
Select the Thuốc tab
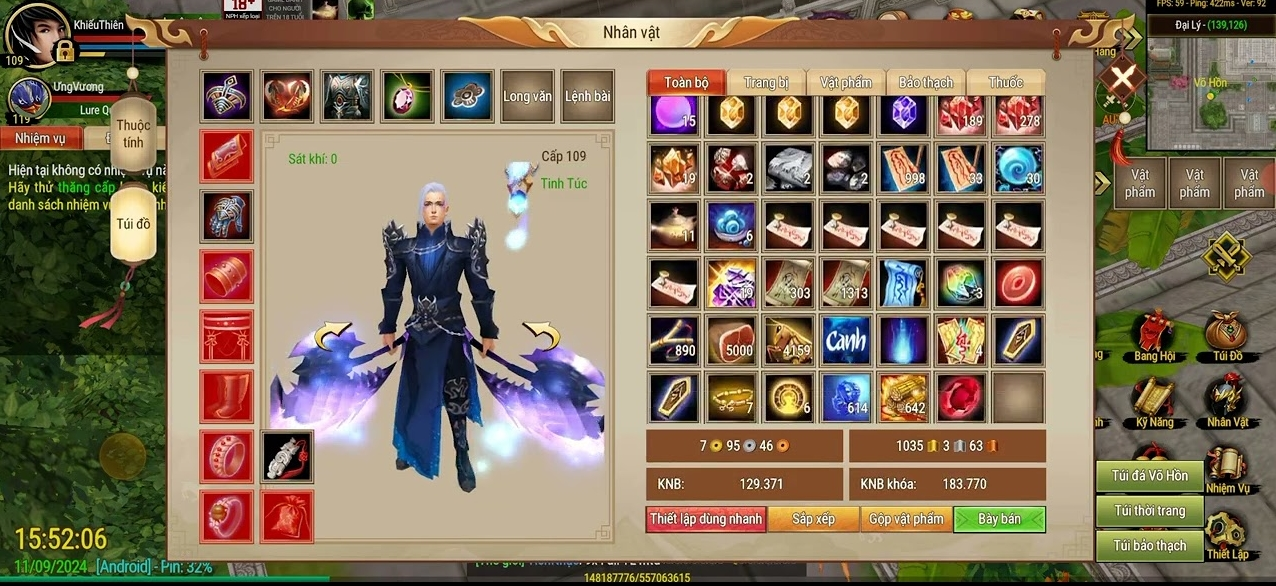pyautogui.click(x=1005, y=82)
